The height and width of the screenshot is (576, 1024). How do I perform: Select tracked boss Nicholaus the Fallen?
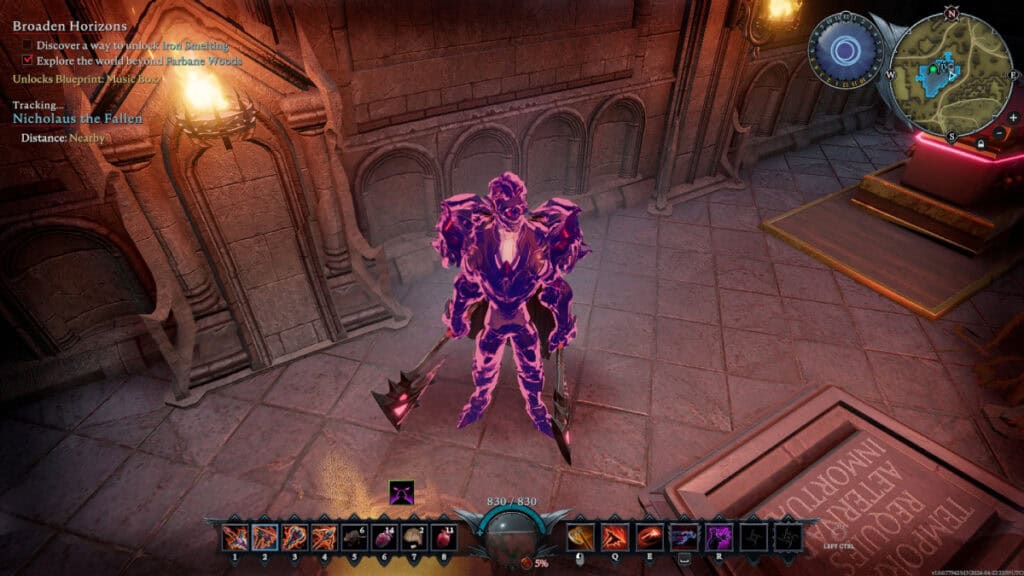77,118
